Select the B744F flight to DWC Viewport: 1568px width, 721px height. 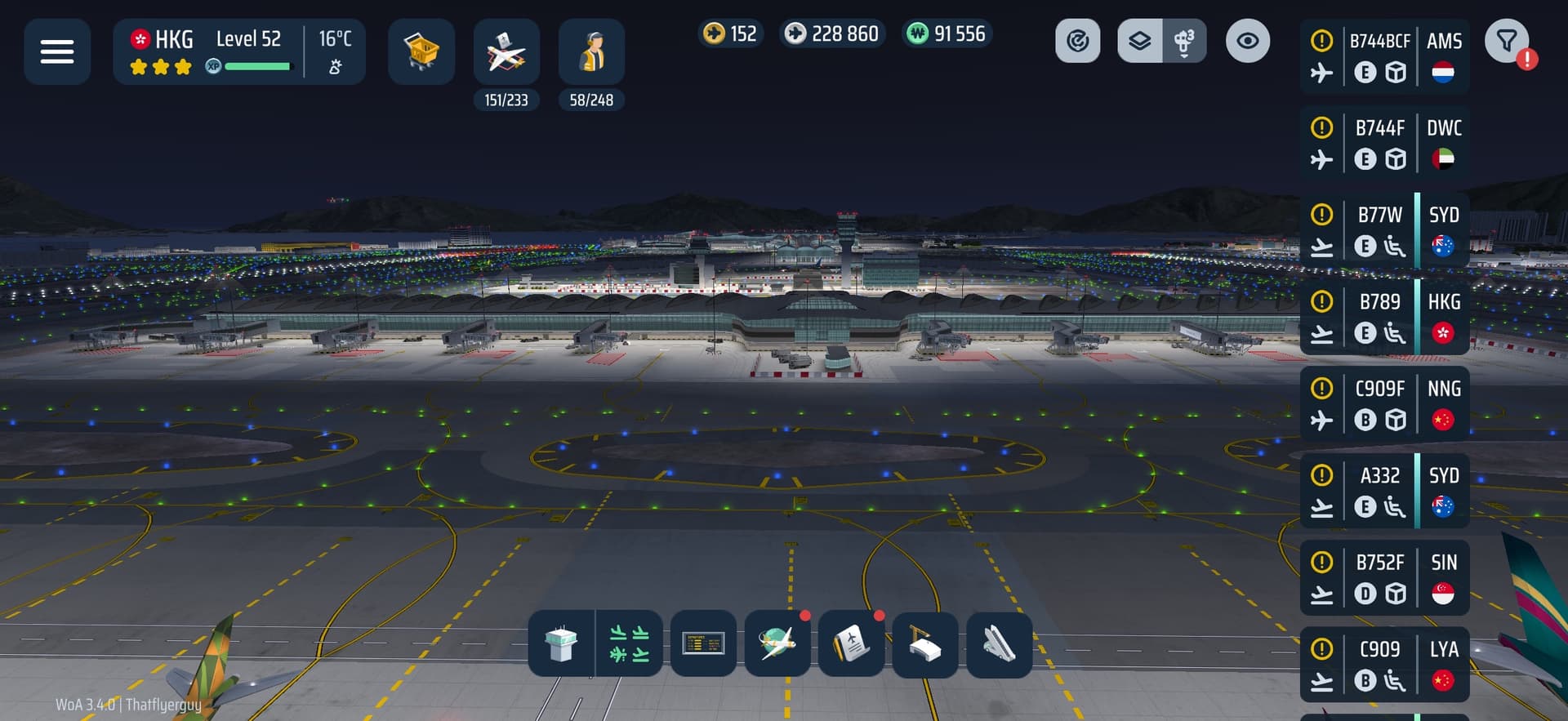1384,143
